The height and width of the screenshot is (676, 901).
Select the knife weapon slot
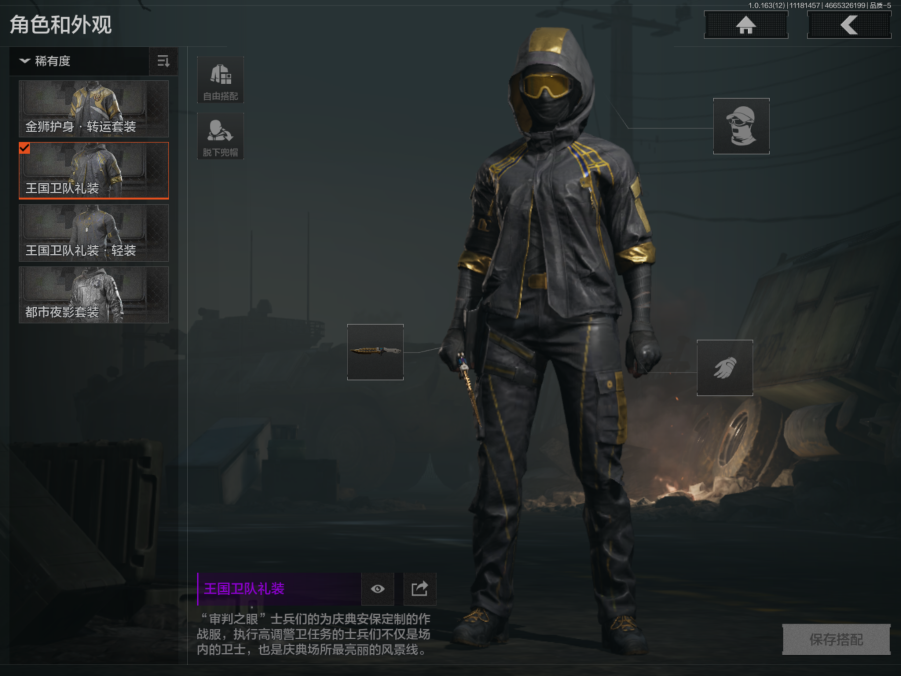point(375,352)
